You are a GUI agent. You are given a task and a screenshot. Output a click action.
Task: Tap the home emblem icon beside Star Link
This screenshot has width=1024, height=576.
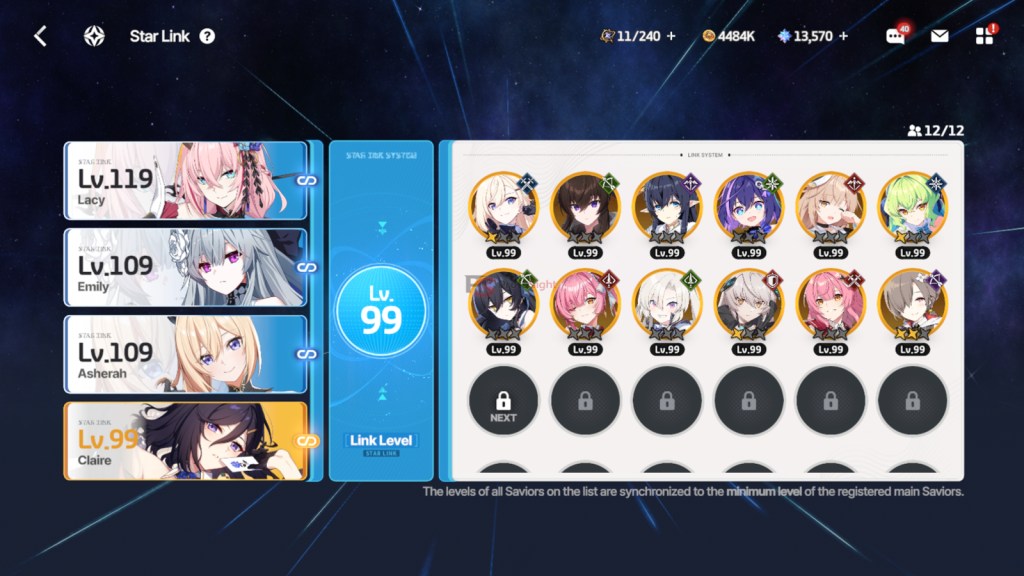pyautogui.click(x=94, y=37)
